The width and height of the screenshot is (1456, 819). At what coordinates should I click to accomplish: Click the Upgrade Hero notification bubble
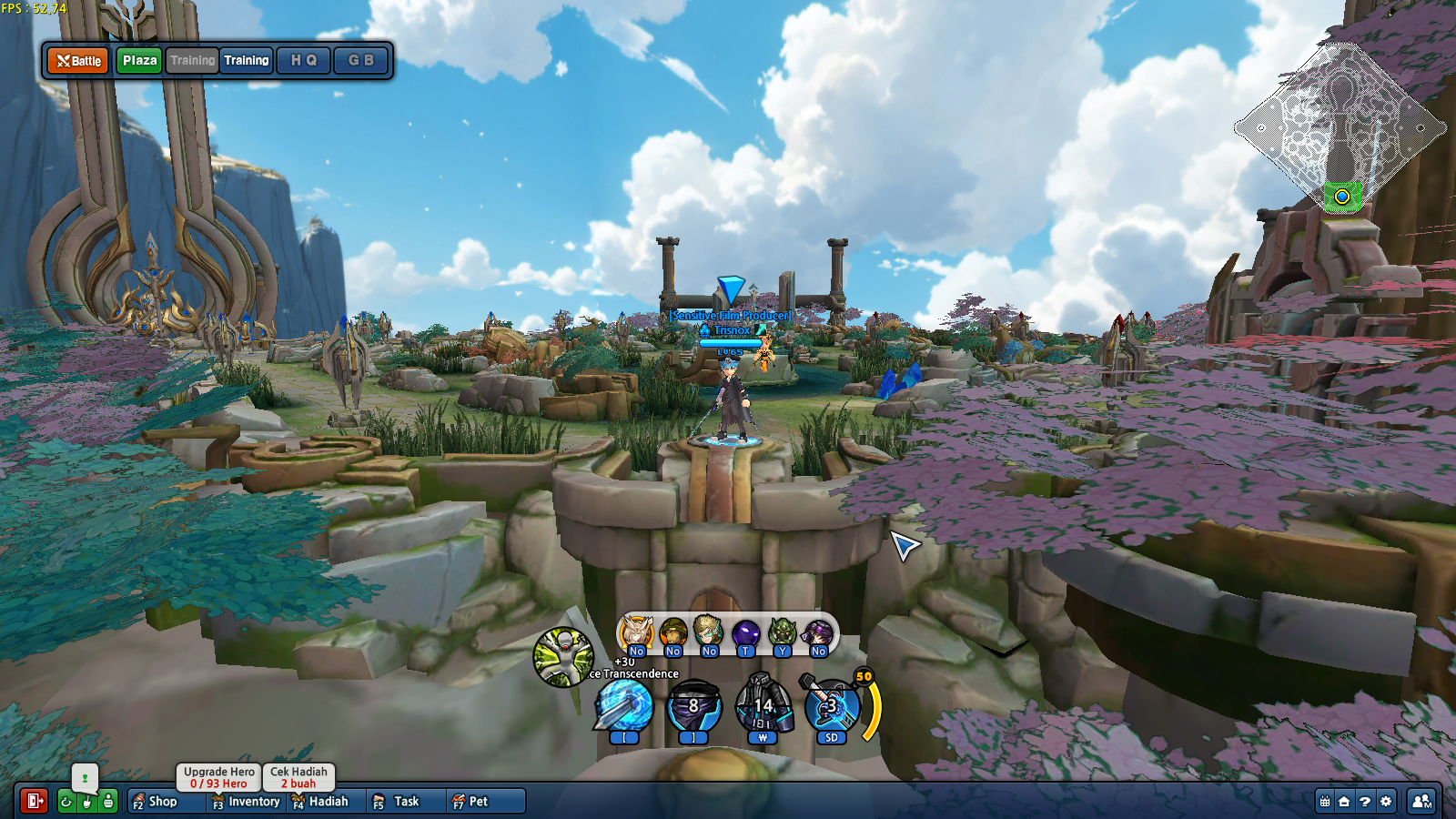(x=218, y=777)
